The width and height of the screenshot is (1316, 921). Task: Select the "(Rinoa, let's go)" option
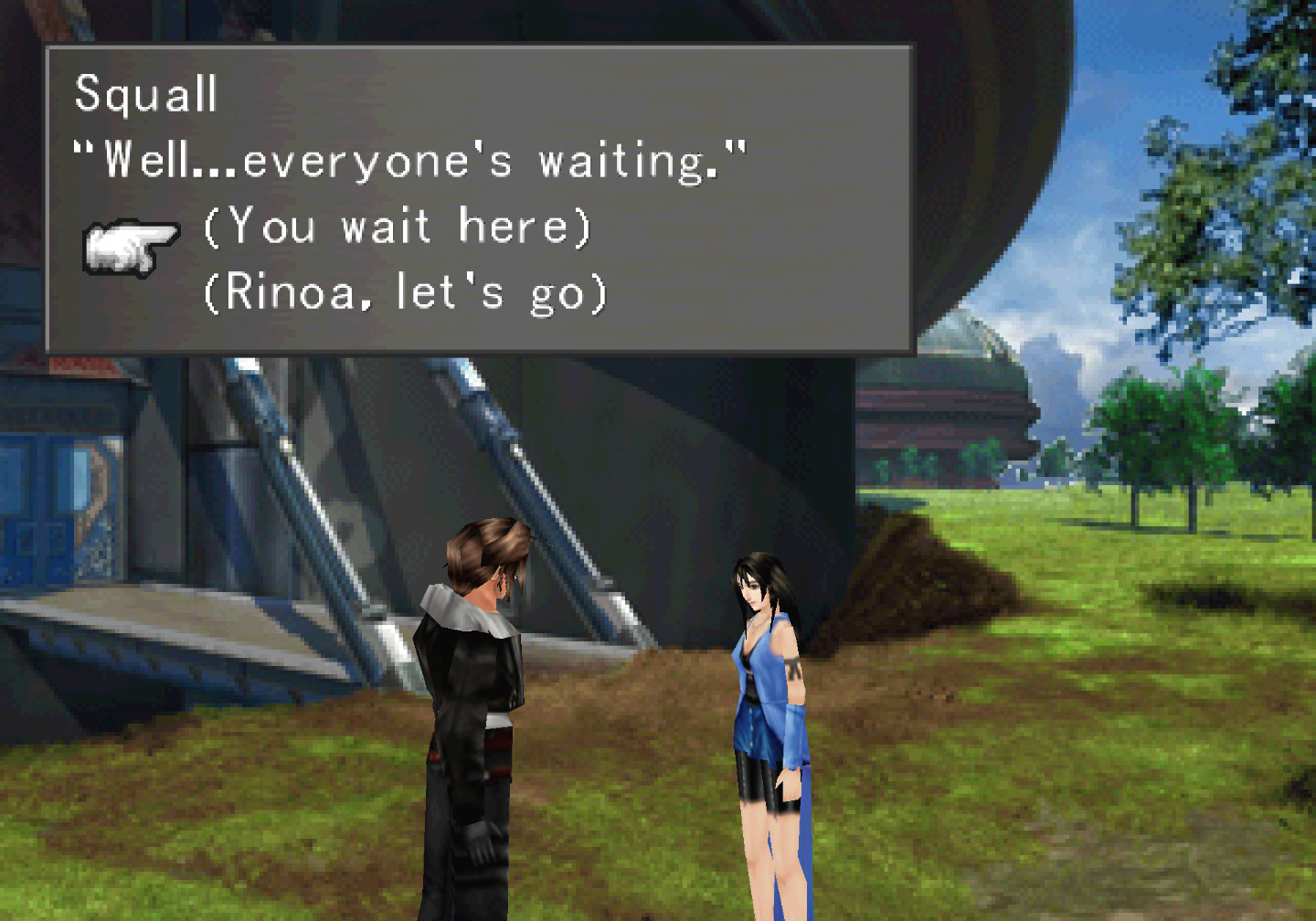pos(405,293)
